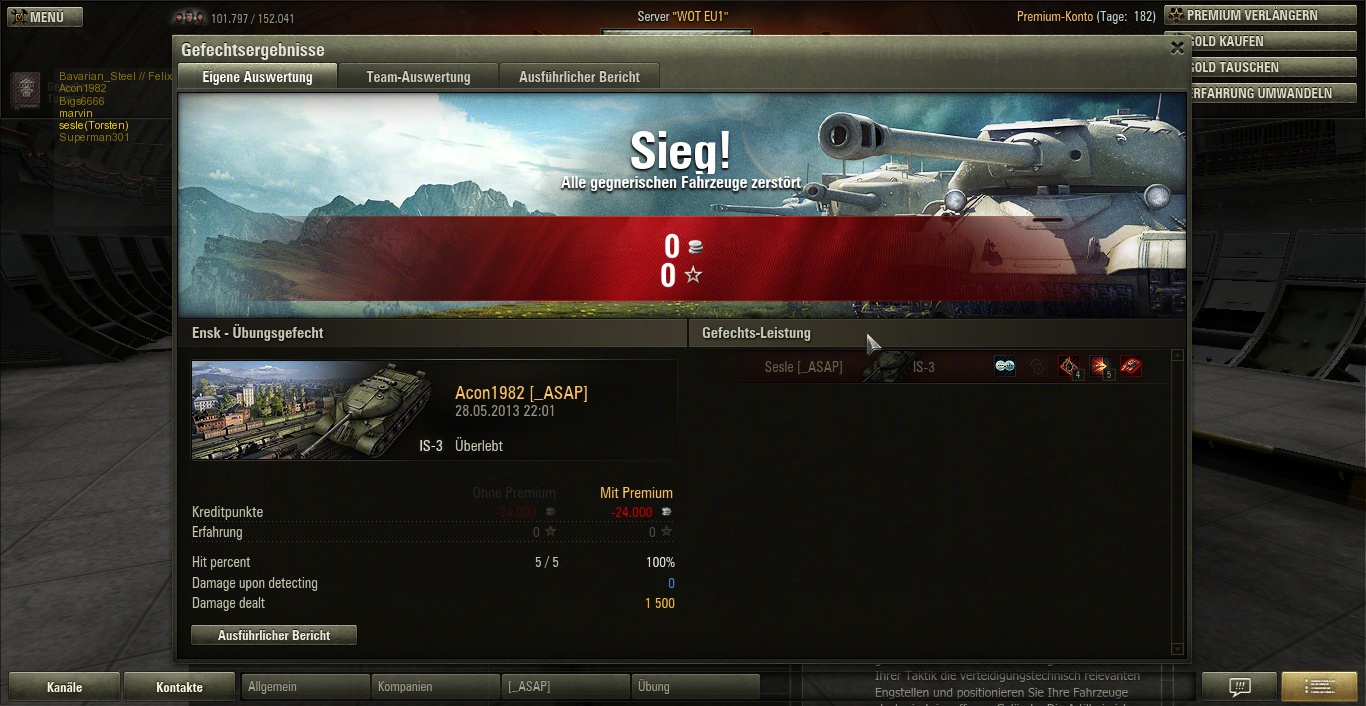1366x706 pixels.
Task: Open the Kanäle channel list
Action: pos(65,687)
